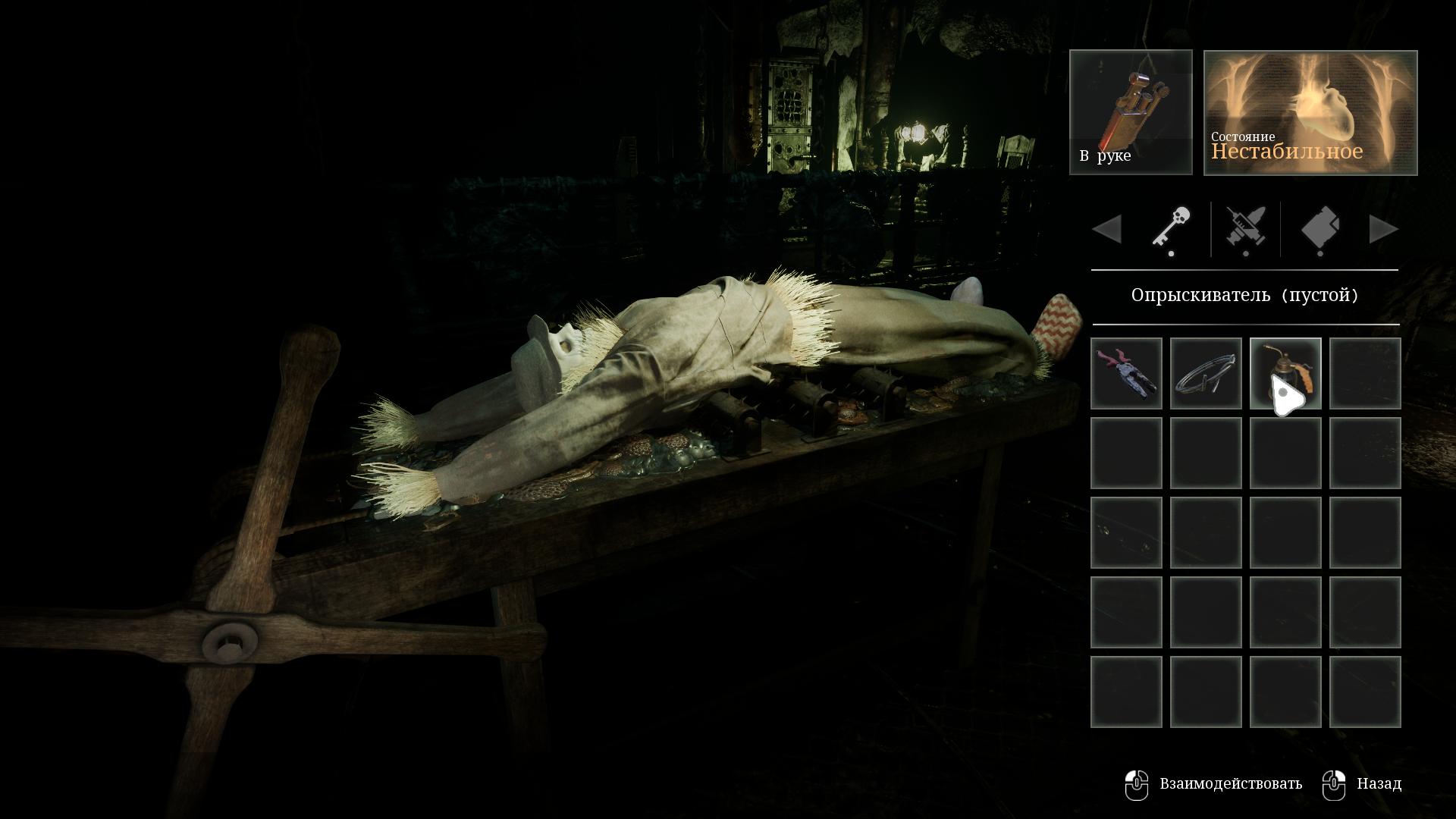1456x819 pixels.
Task: Switch to the skull key items tab
Action: [x=1171, y=229]
